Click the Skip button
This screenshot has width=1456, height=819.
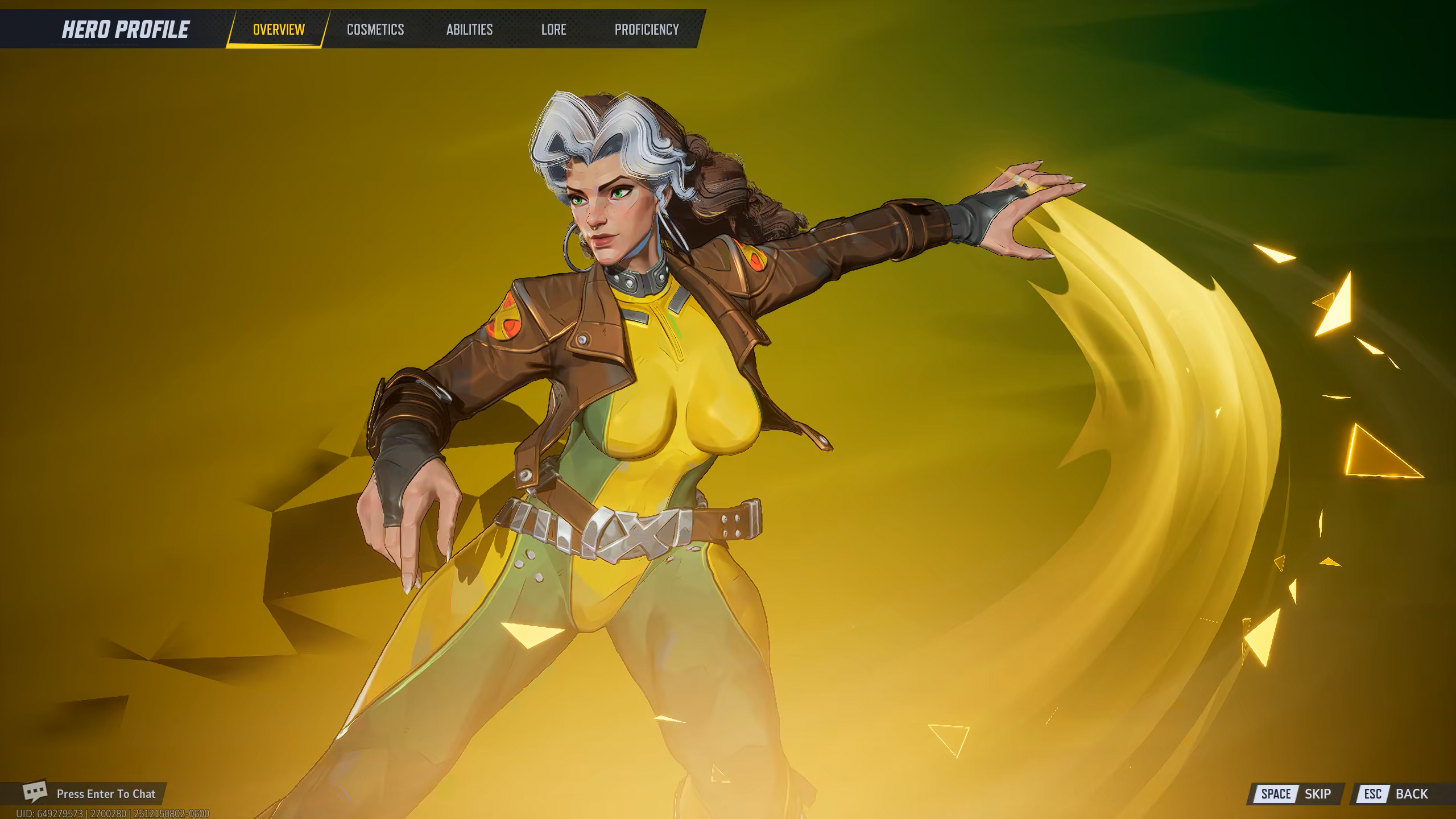tap(1296, 794)
